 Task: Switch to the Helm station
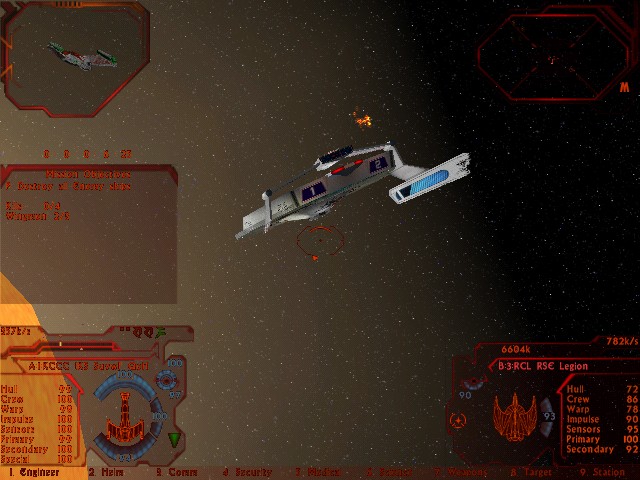tap(105, 472)
